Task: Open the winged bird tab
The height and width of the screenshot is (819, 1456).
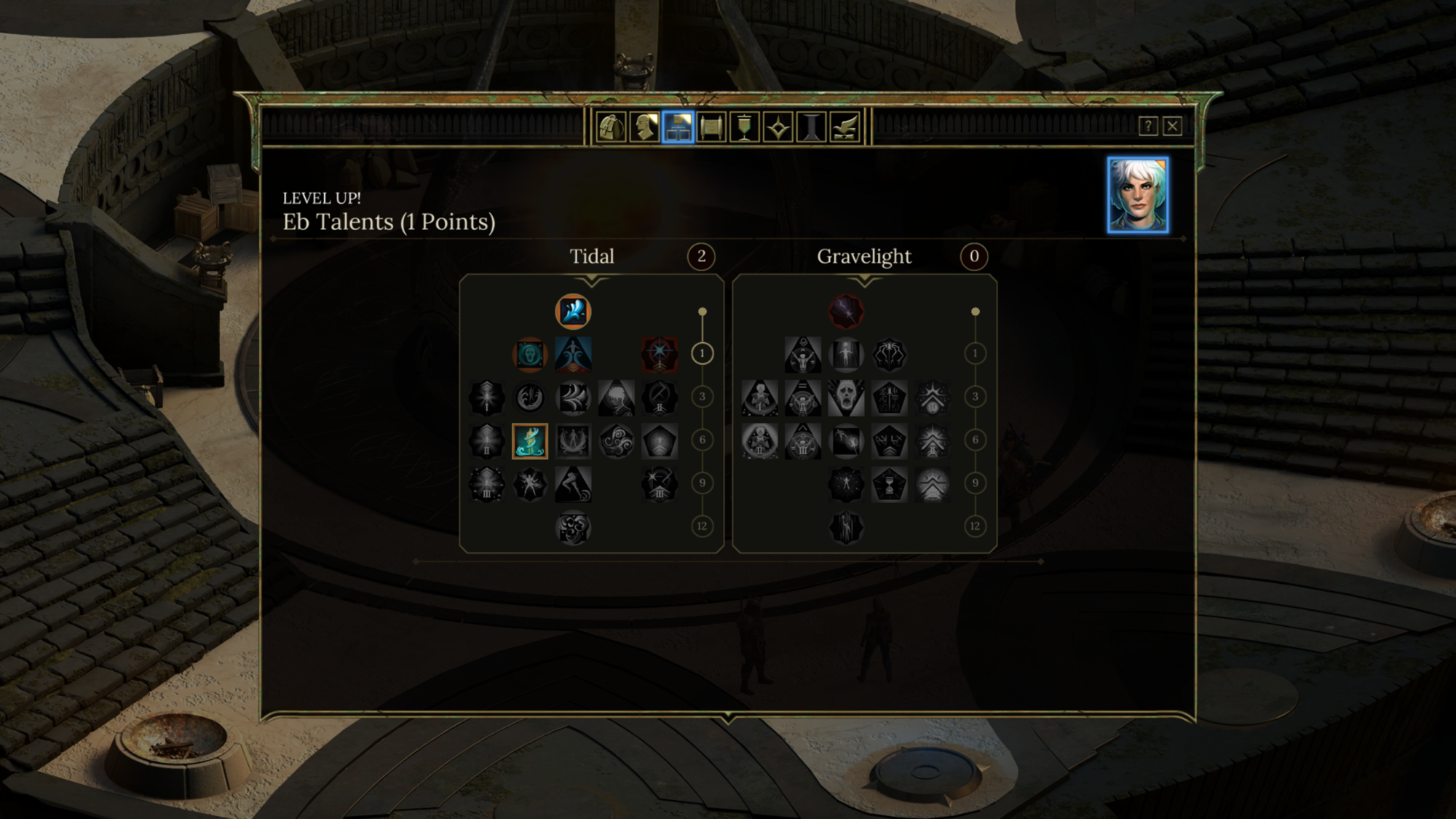Action: [x=844, y=127]
